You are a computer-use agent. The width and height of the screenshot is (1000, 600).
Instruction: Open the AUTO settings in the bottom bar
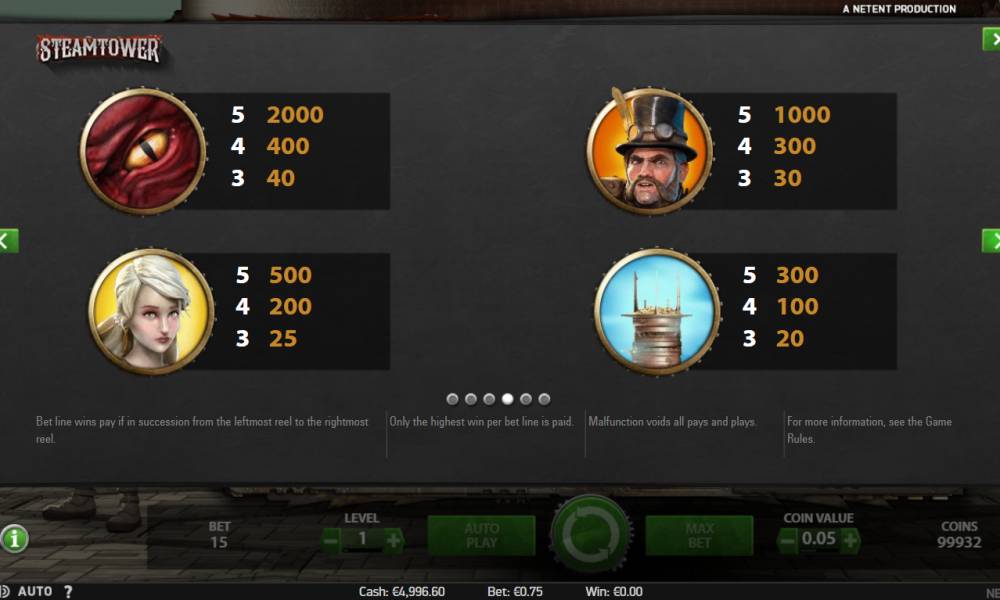click(35, 591)
